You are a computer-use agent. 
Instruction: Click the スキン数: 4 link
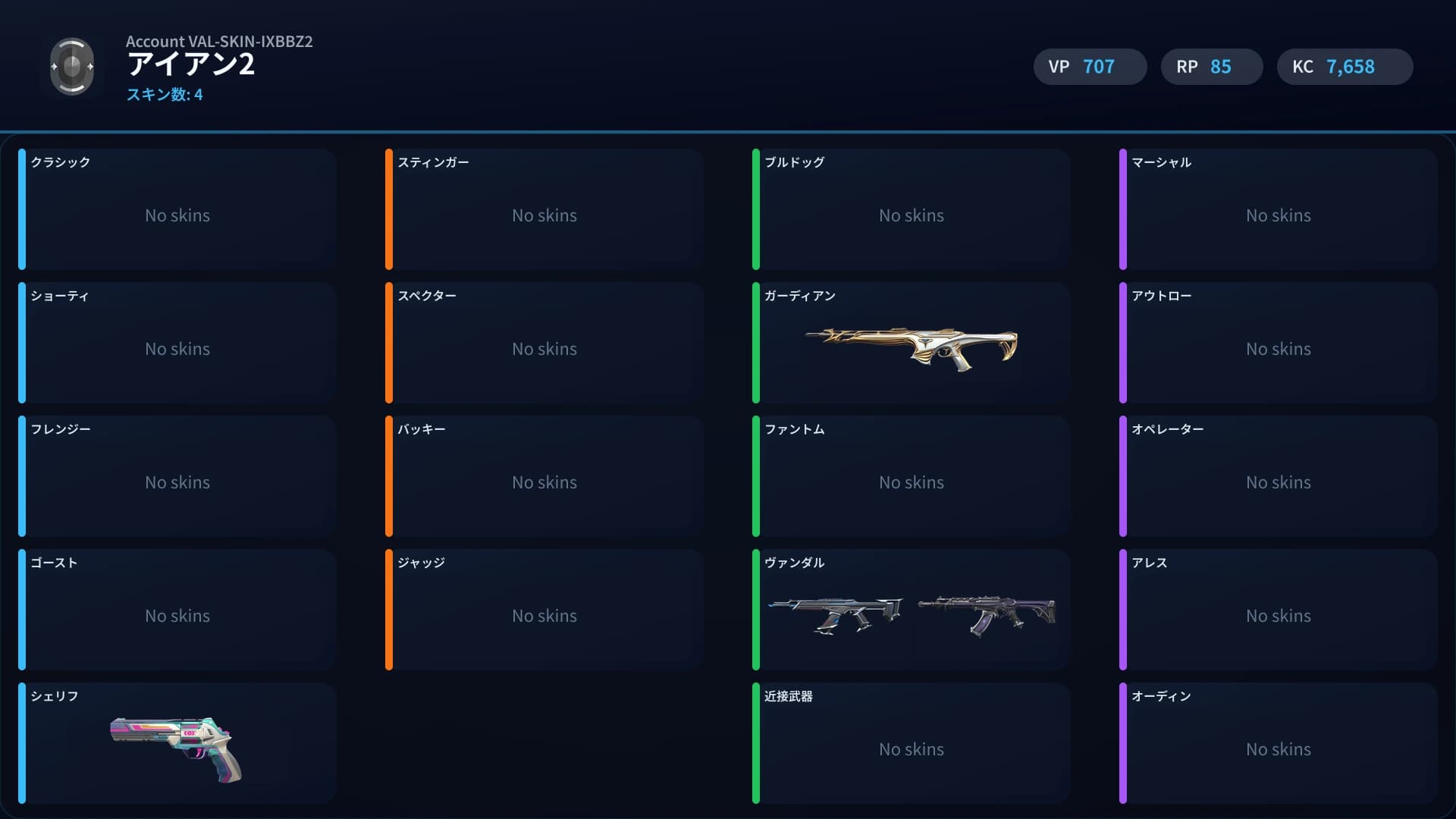point(164,96)
